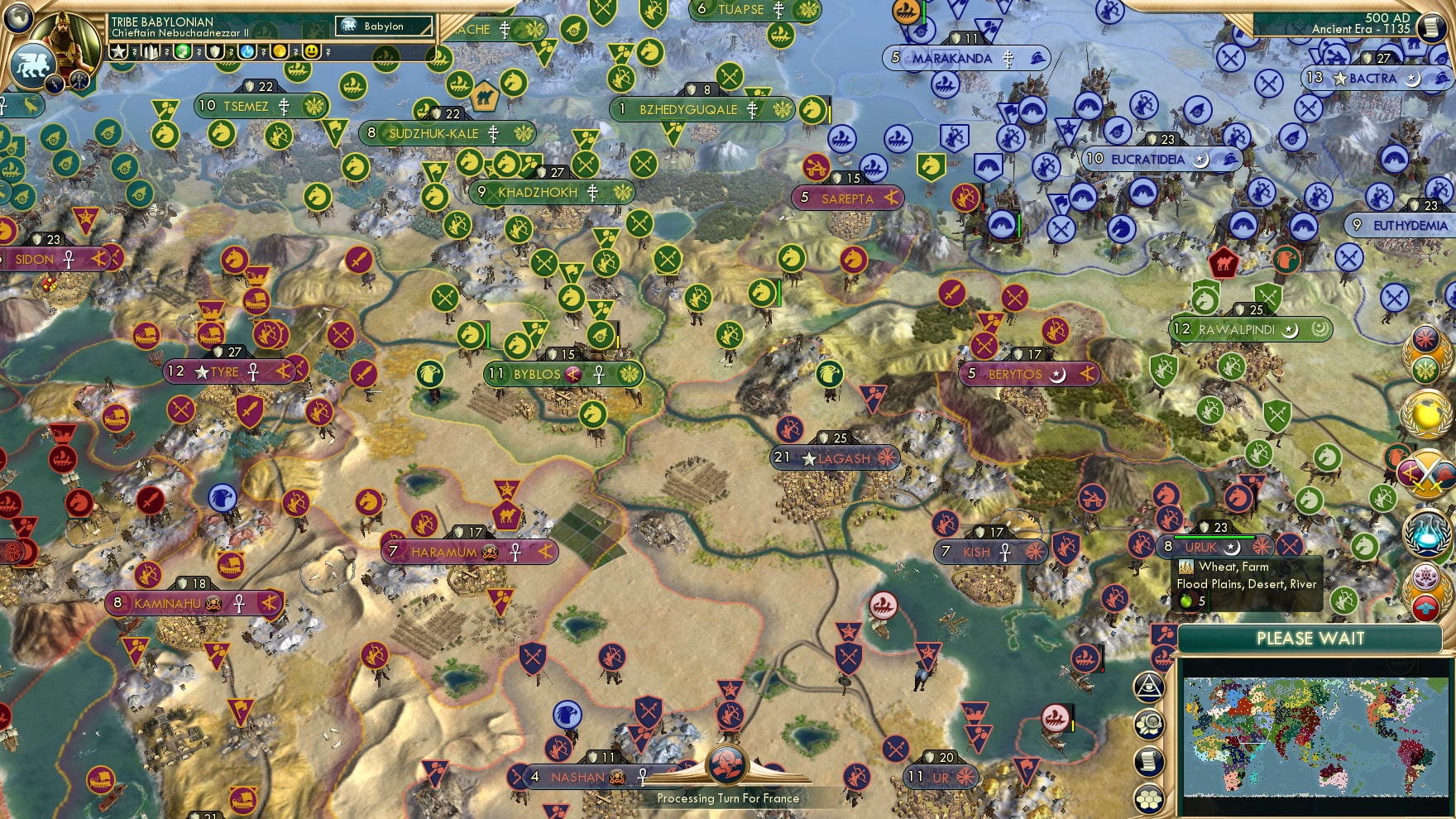
Task: Toggle the hex grid overlay
Action: [x=1149, y=796]
